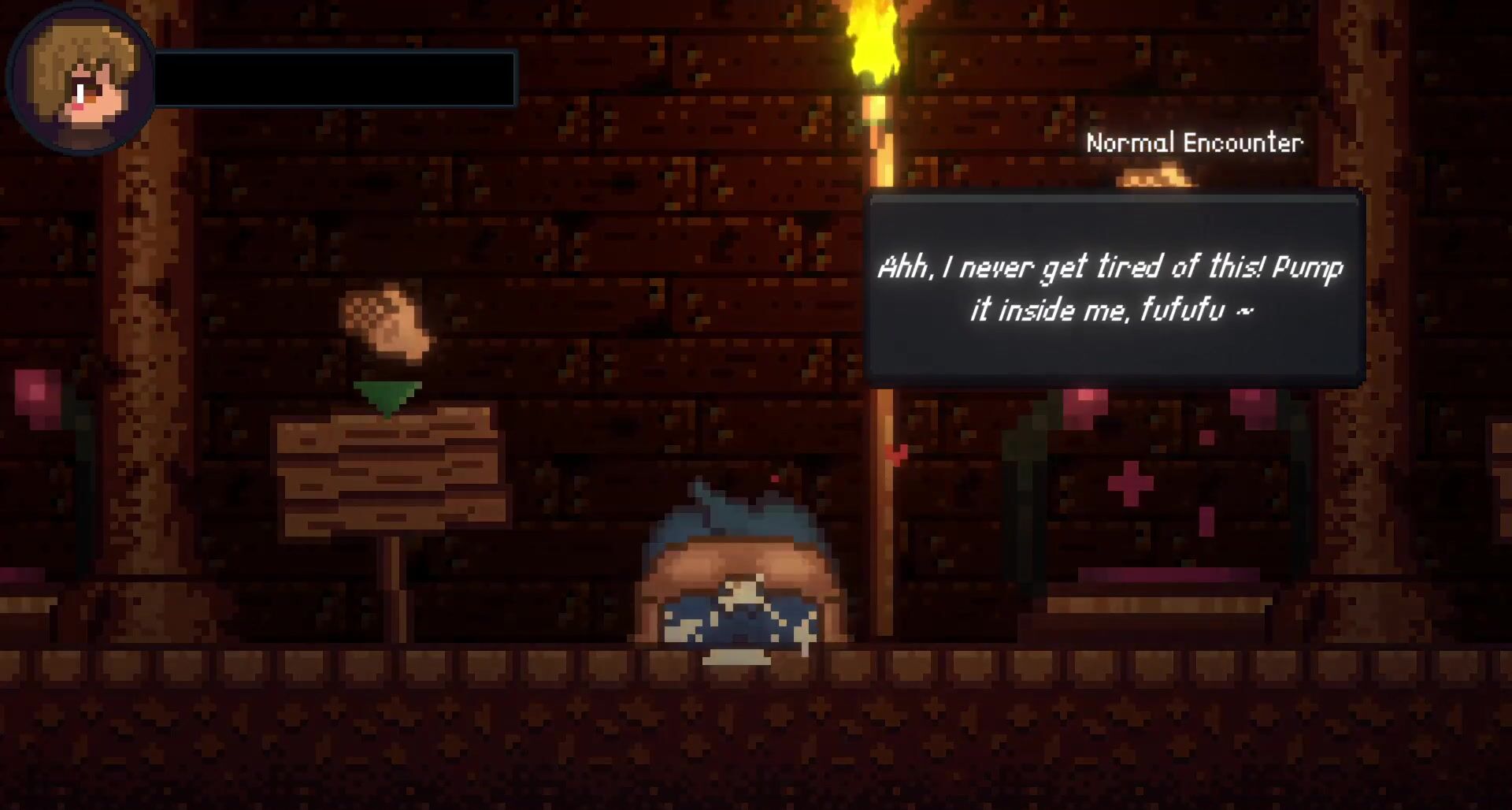Advance the dark dialogue text box
This screenshot has height=810, width=1512.
(x=1114, y=288)
